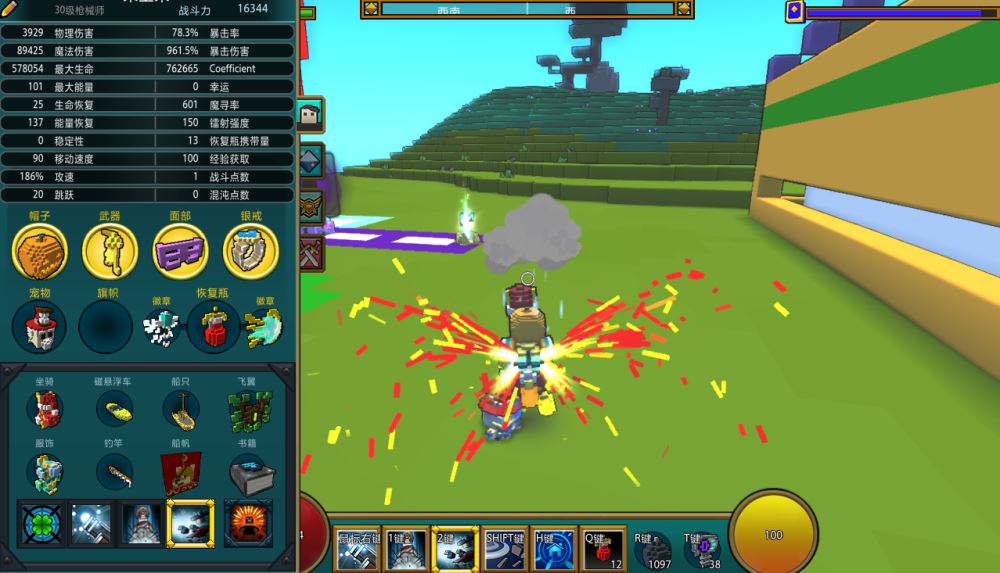This screenshot has width=1000, height=573.
Task: Open the red sail (船帆) slot
Action: (181, 471)
